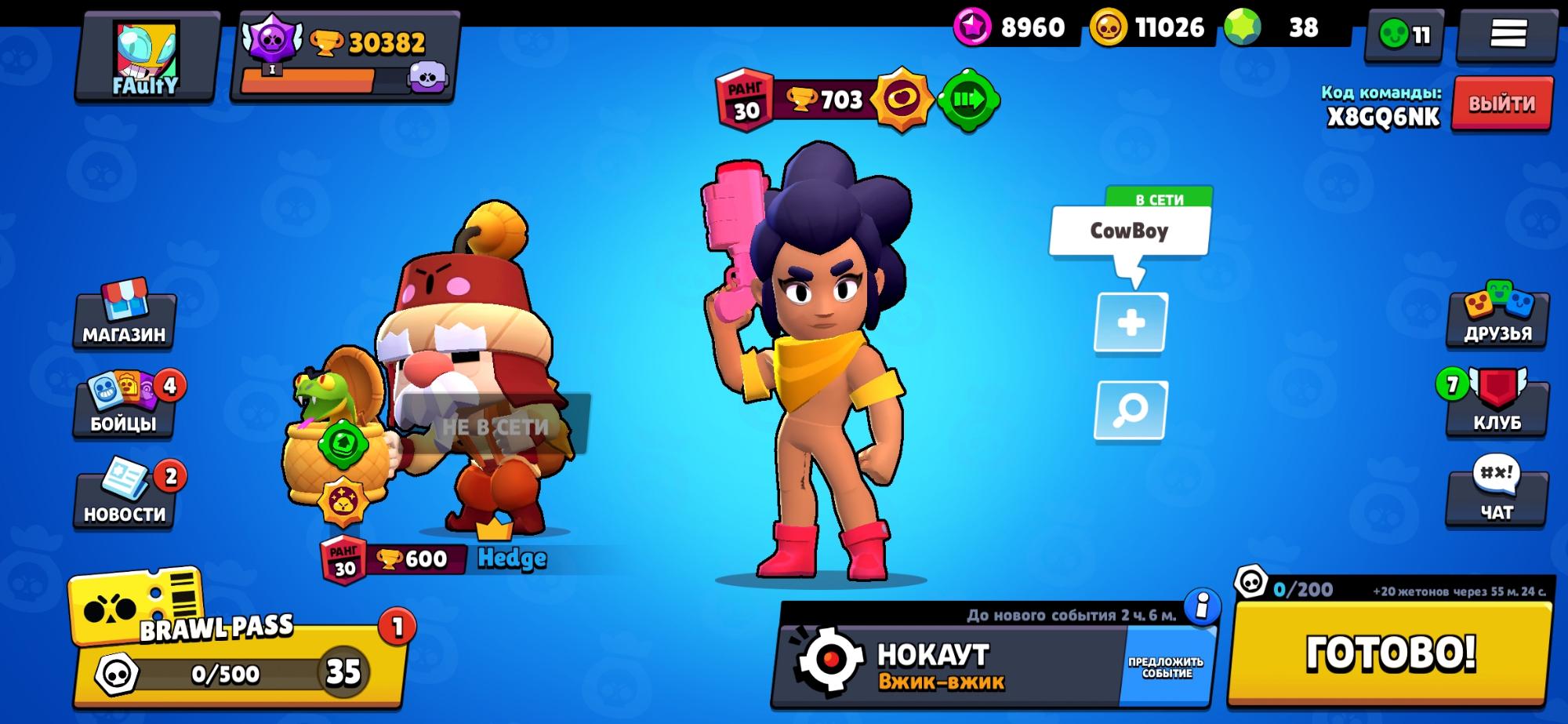Invite a player with the plus button
The image size is (1568, 724).
pos(1131,323)
